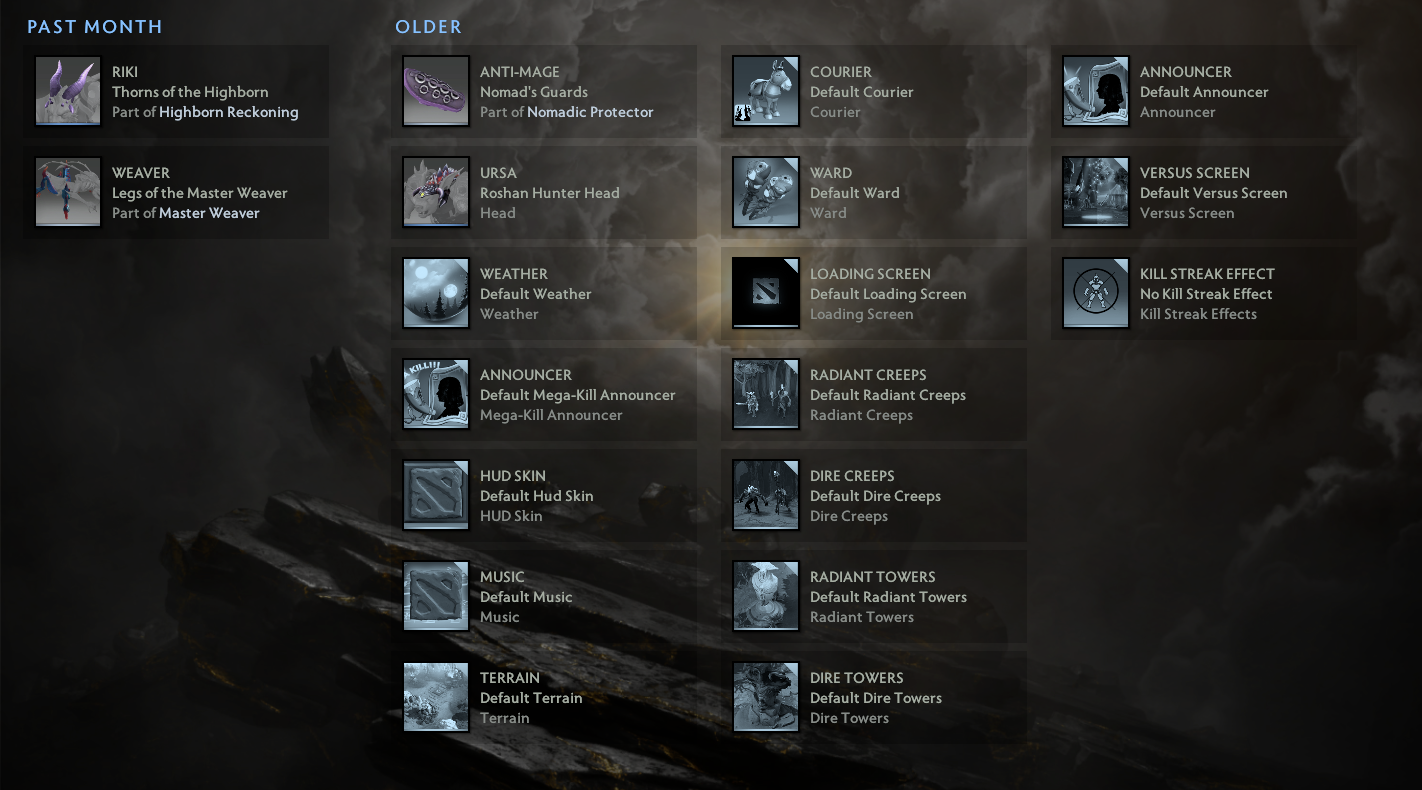This screenshot has height=790, width=1422.
Task: Select the Default Dire Towers icon
Action: [x=765, y=697]
